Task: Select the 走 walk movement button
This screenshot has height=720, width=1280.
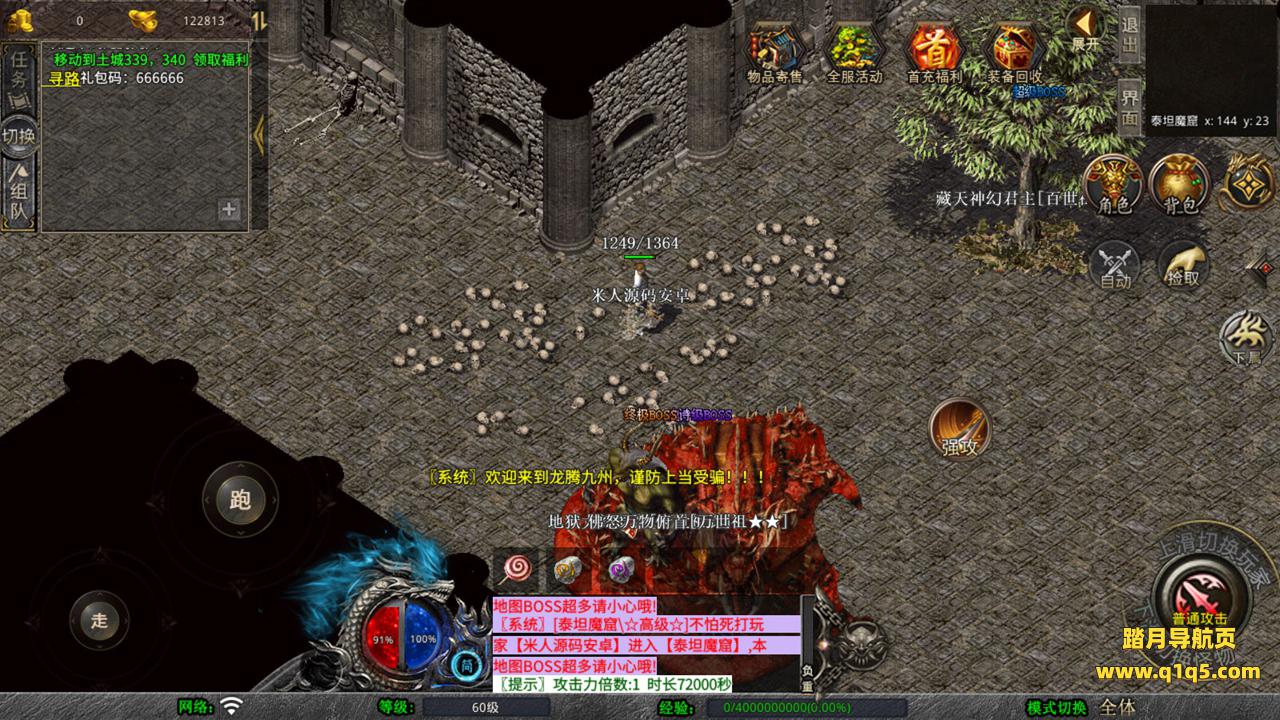Action: point(99,620)
